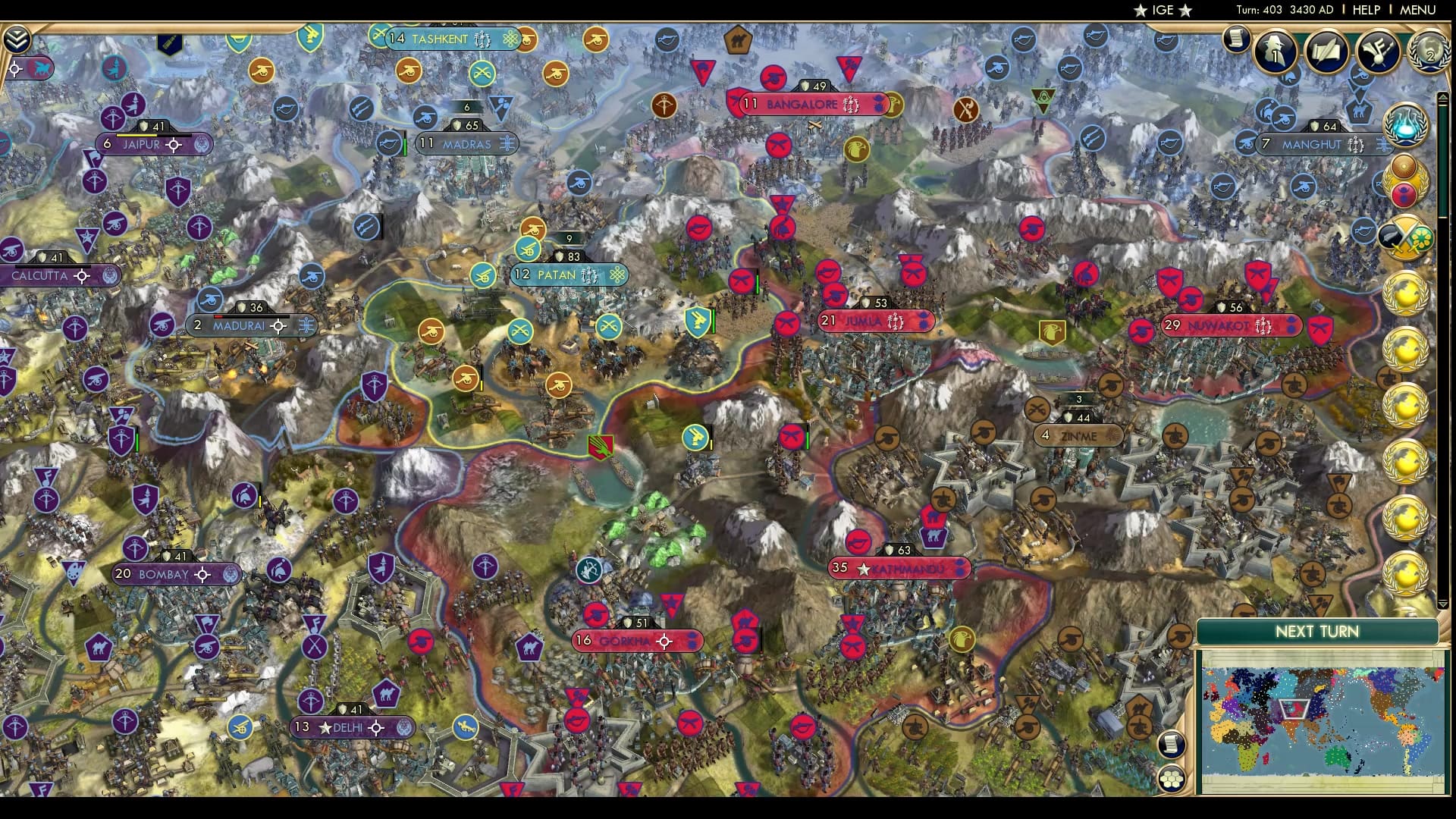Viewport: 1456px width, 819px height.
Task: Click the science beaker laurel notification icon
Action: pos(1403,126)
